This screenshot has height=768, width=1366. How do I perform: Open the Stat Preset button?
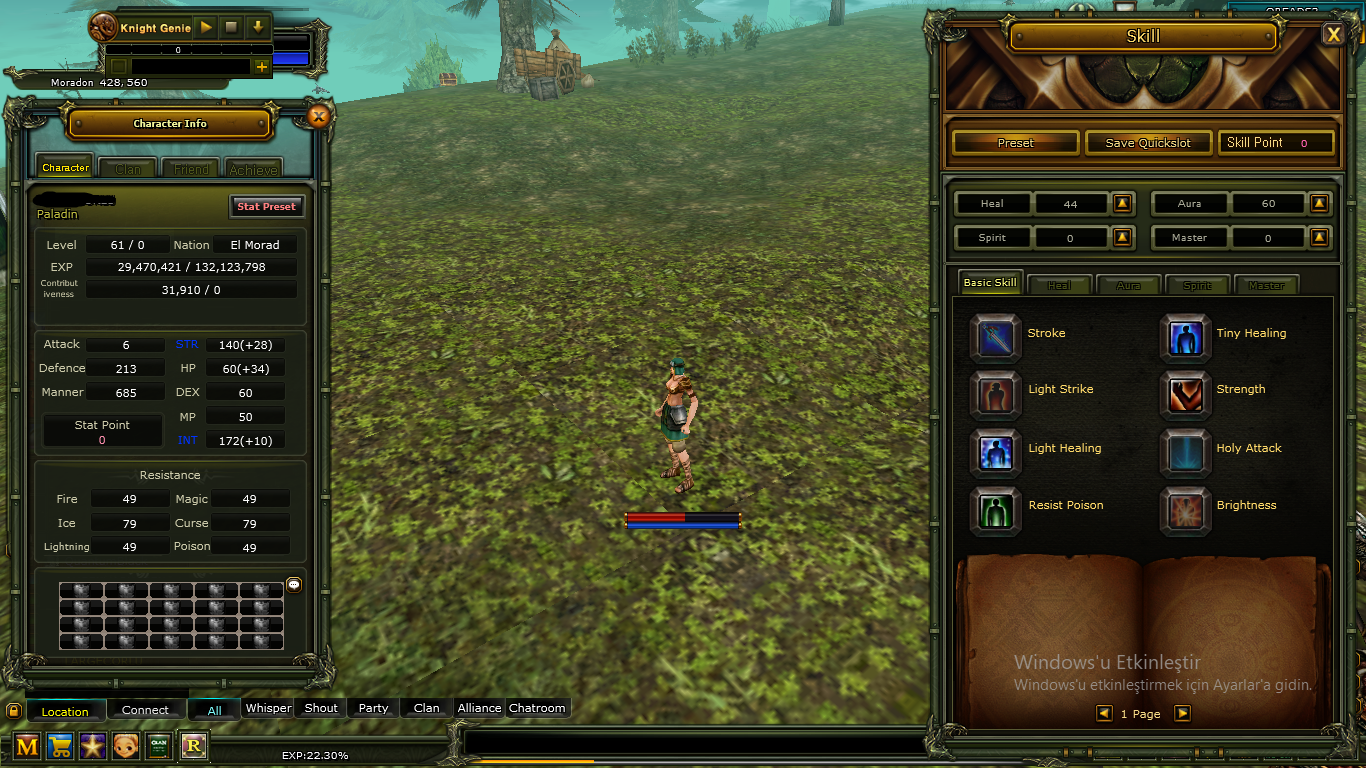coord(266,206)
